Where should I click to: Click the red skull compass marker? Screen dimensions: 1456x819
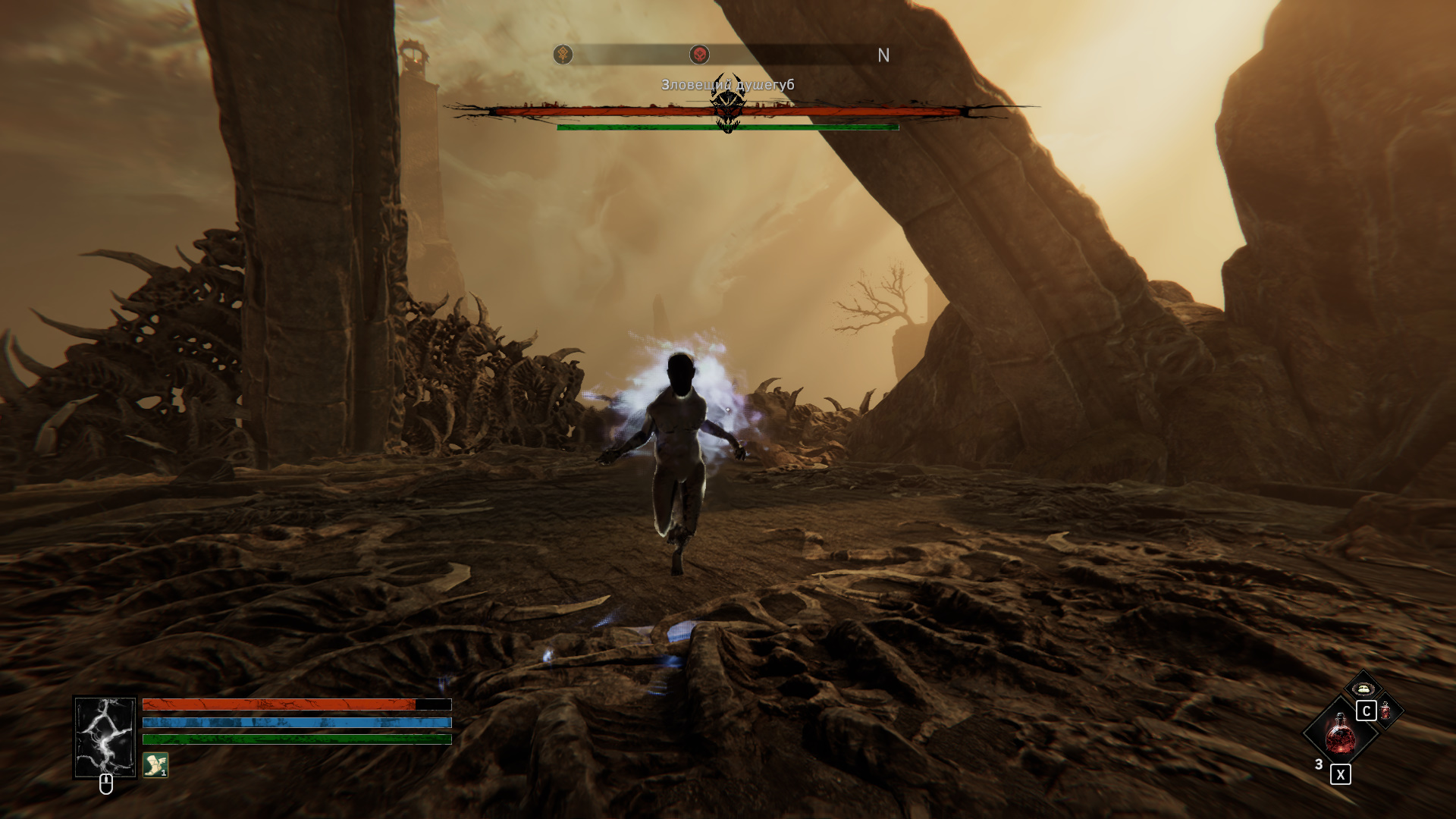point(699,55)
